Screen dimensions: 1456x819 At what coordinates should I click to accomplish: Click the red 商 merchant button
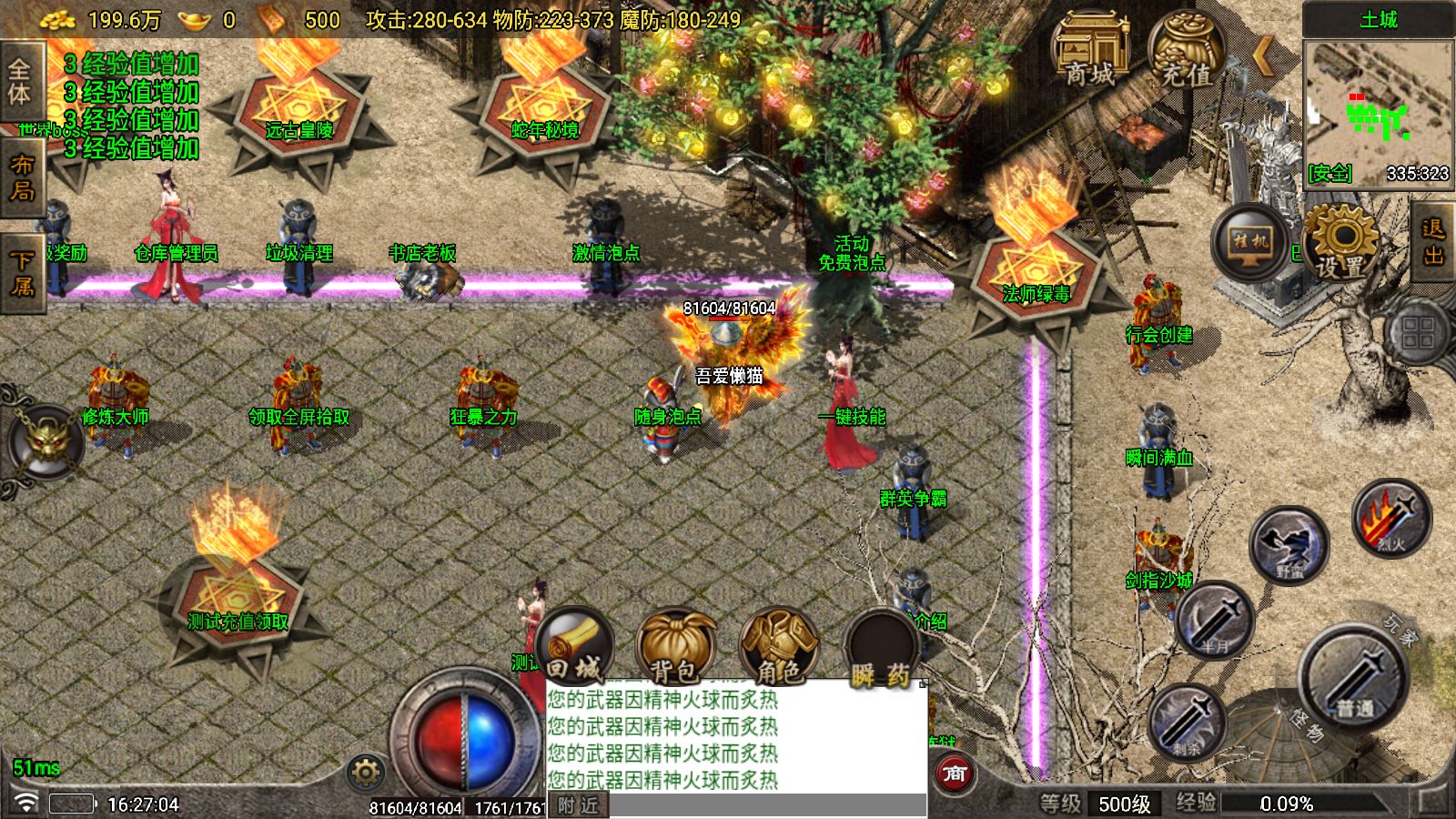coord(955,774)
